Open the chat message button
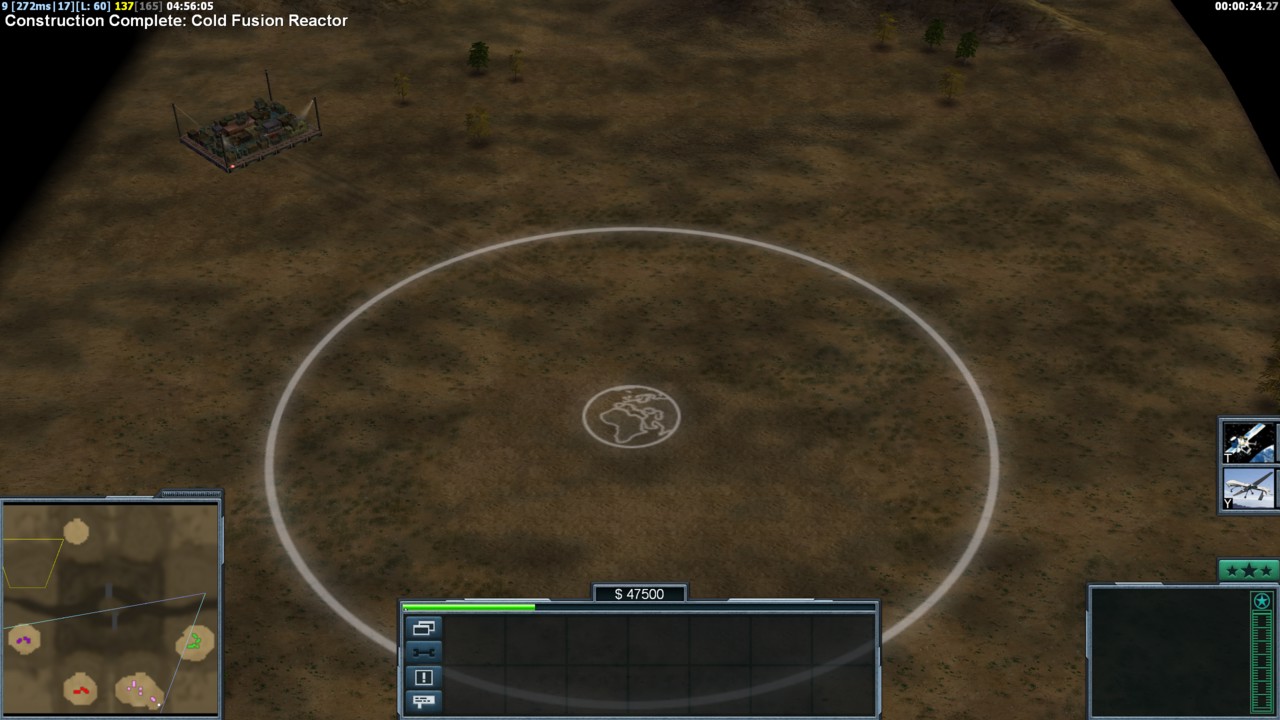 [x=424, y=701]
